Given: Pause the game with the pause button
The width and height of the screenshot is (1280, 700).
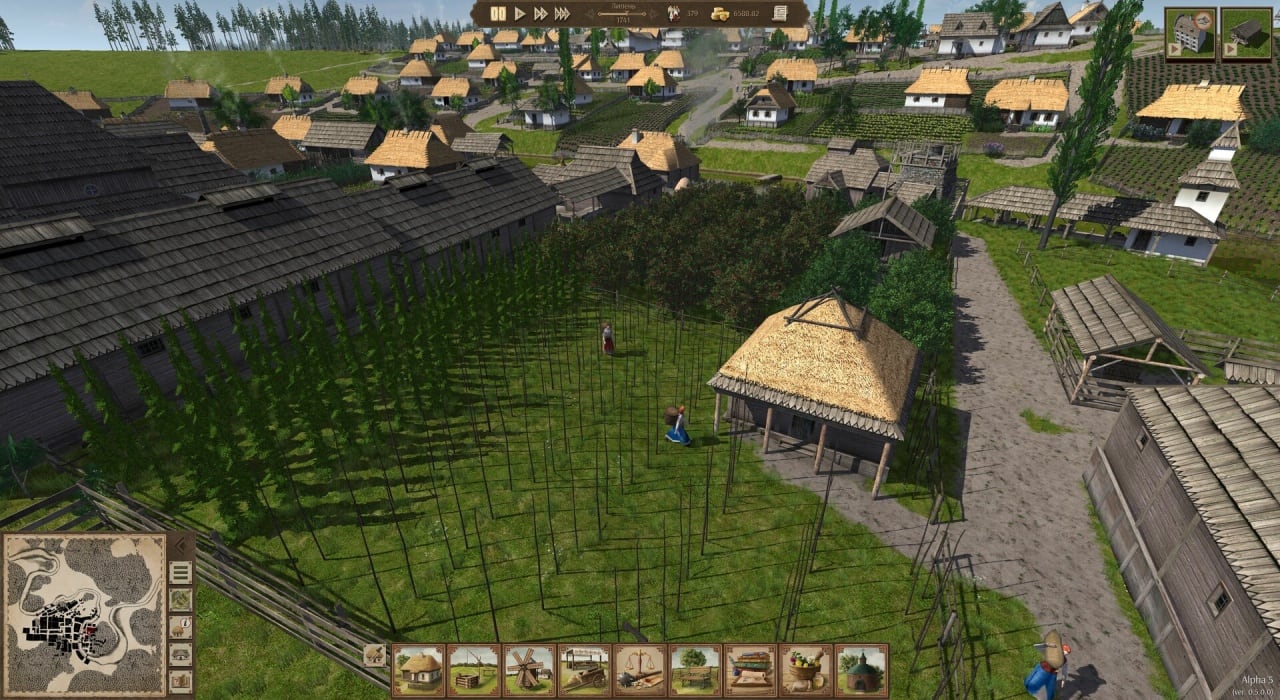Looking at the screenshot, I should (498, 13).
